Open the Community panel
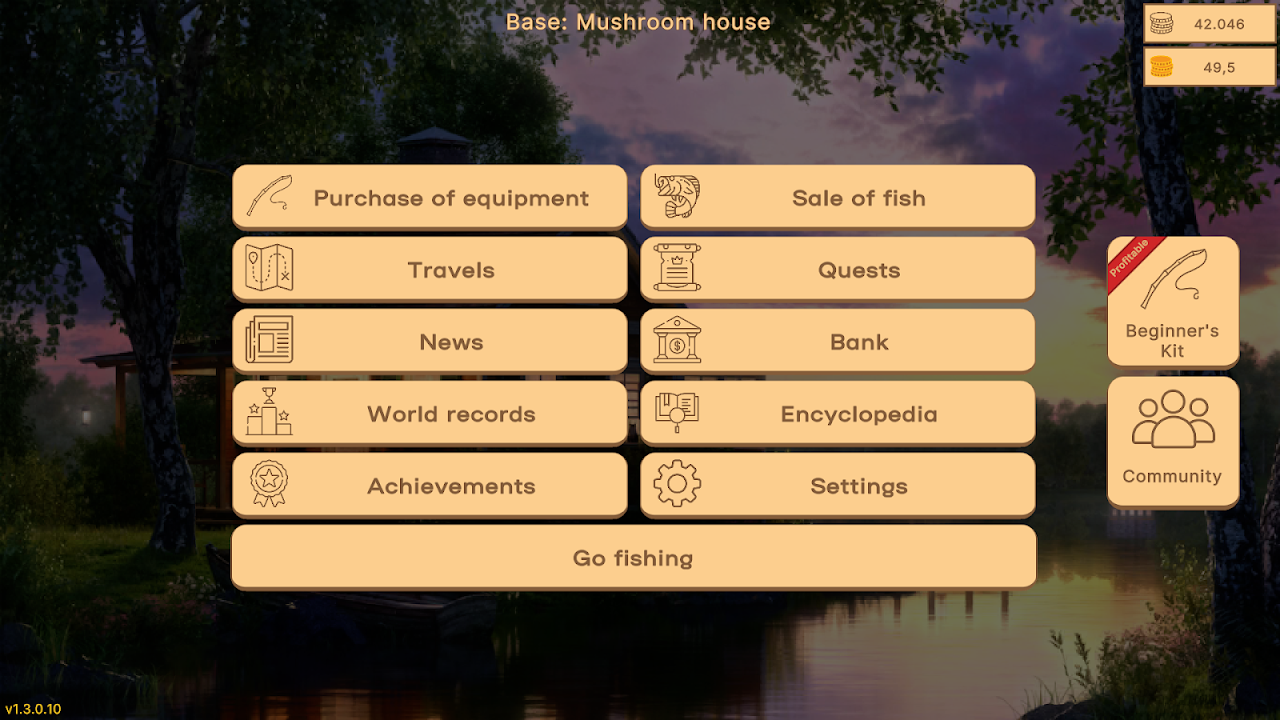Screen dimensions: 1280x720 click(x=1172, y=442)
